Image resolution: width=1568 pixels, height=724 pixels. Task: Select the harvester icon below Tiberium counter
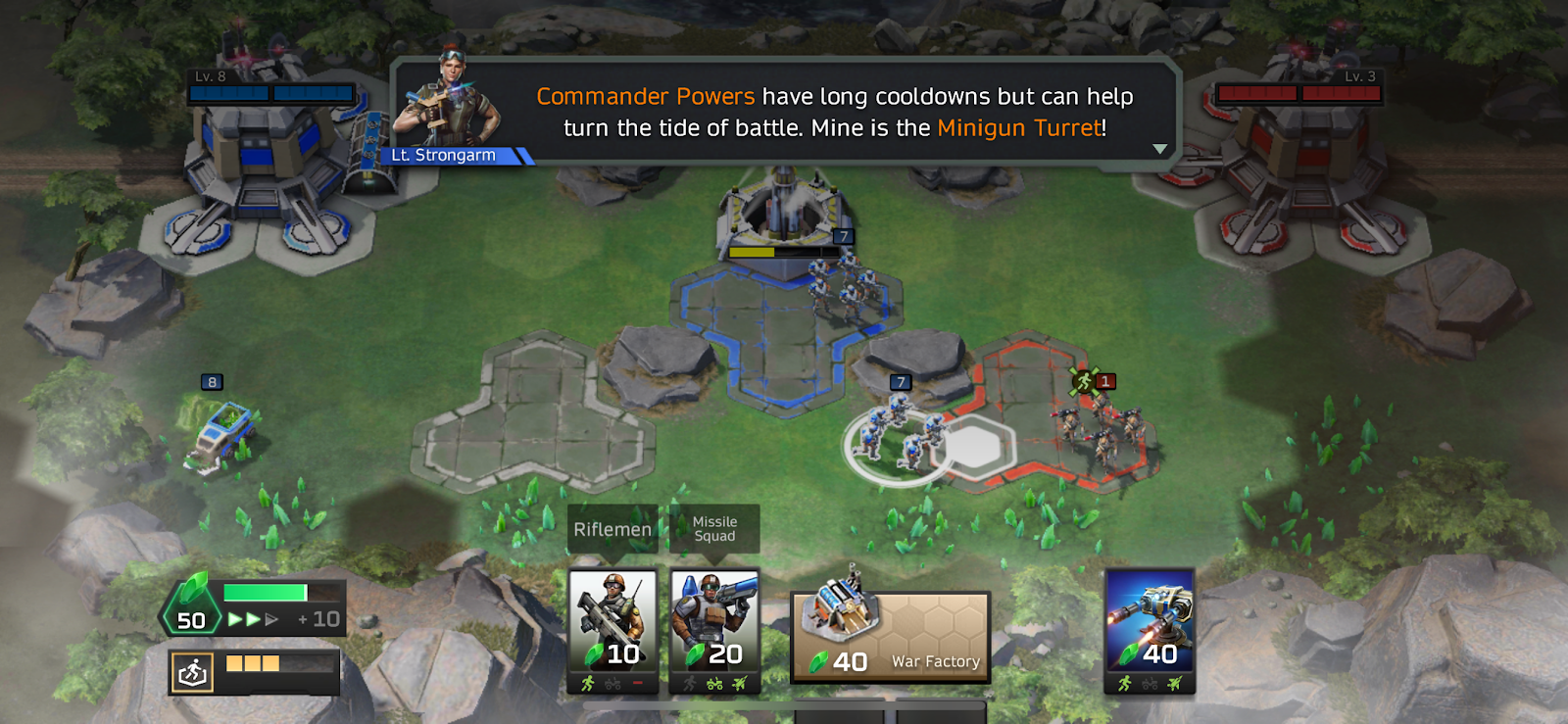pos(193,672)
